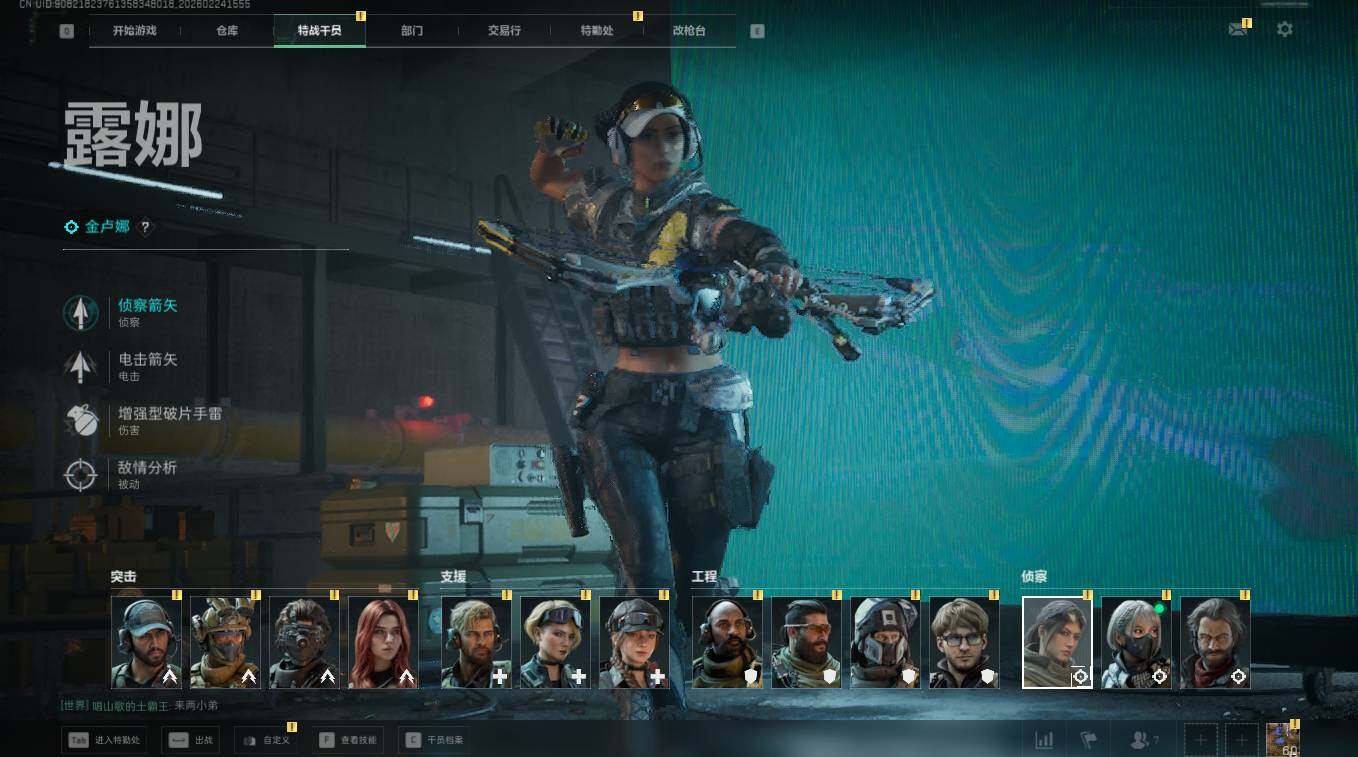Open the 改枪台 gunsmith tab
Screen dimensions: 1358x757
(689, 31)
